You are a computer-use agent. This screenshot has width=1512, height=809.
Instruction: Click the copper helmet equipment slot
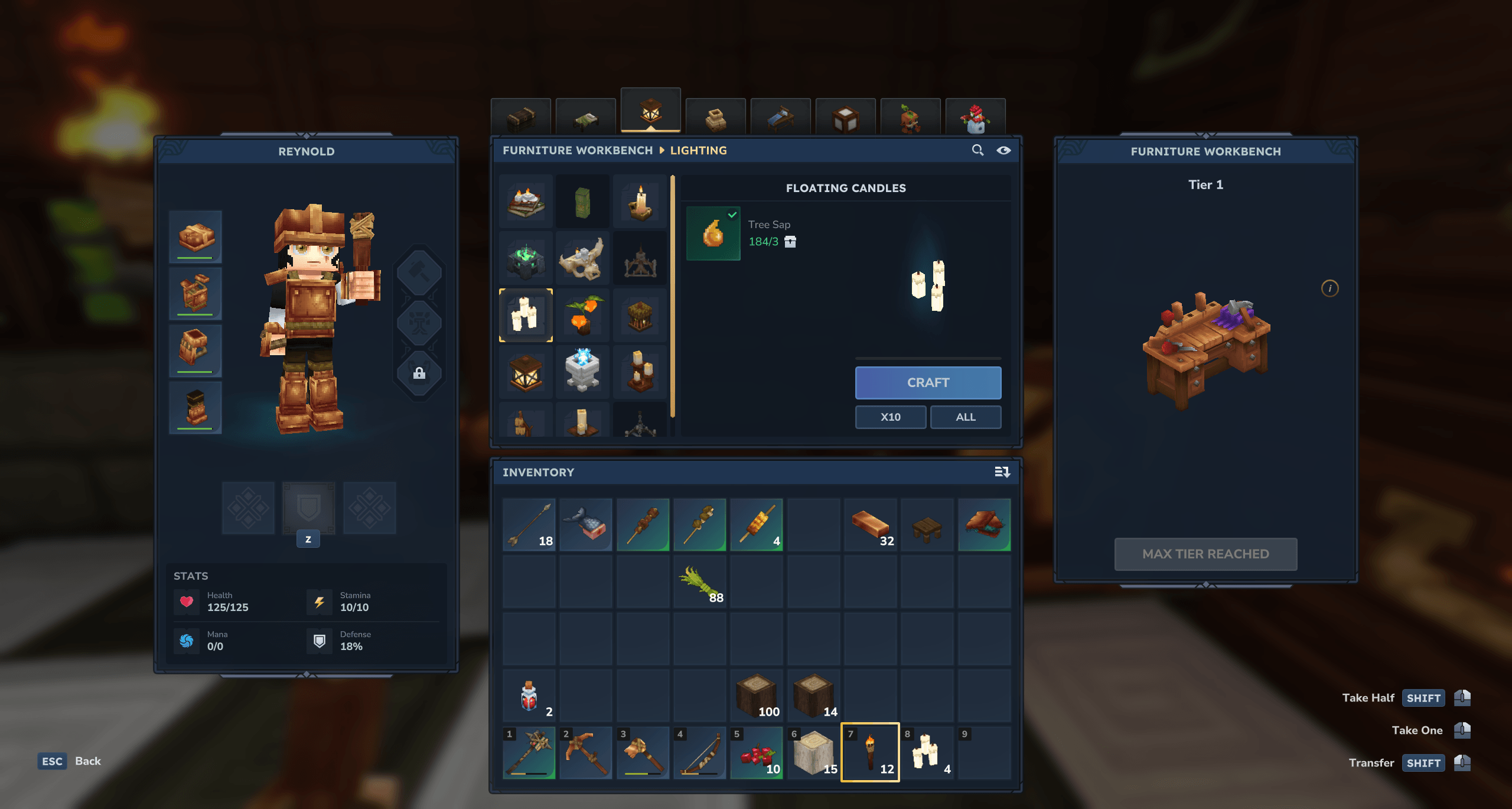click(195, 236)
